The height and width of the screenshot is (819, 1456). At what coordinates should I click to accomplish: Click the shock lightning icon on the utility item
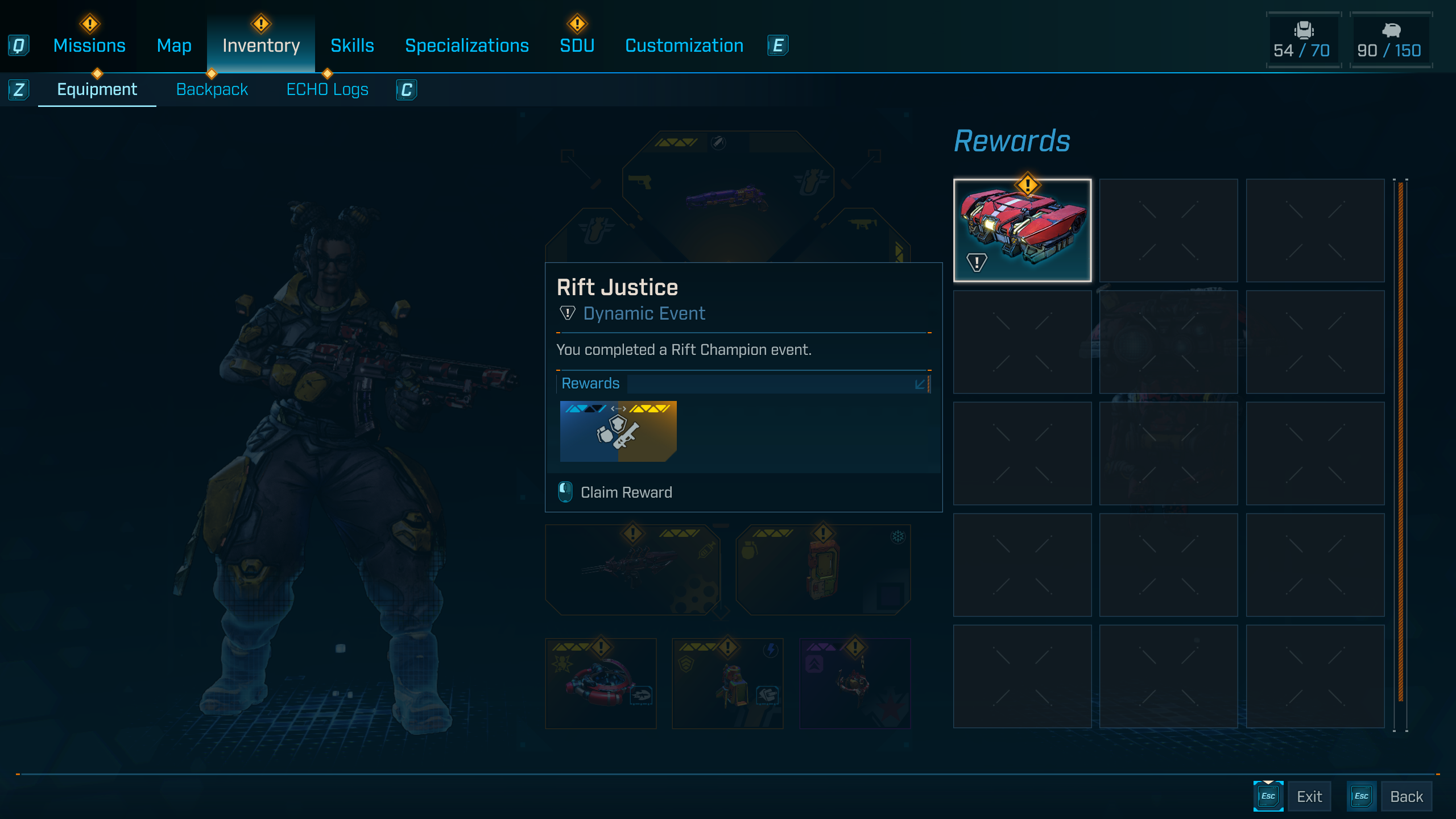pyautogui.click(x=770, y=650)
